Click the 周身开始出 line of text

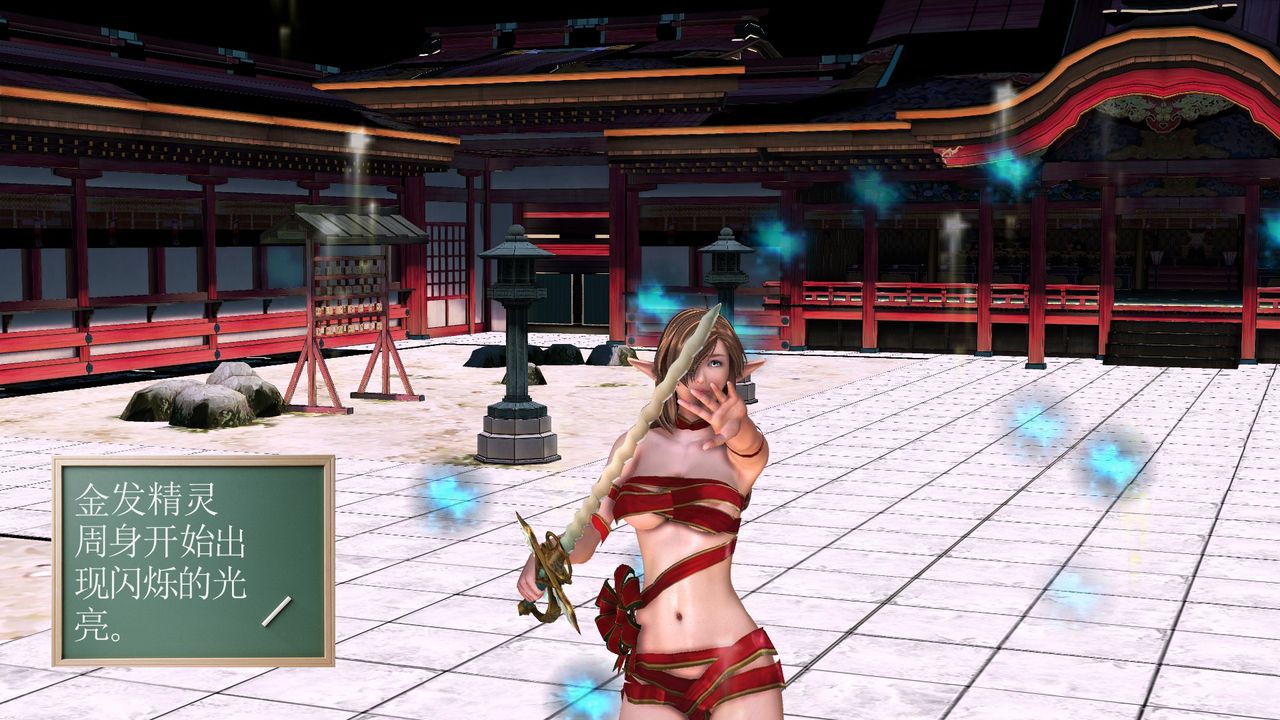point(160,540)
